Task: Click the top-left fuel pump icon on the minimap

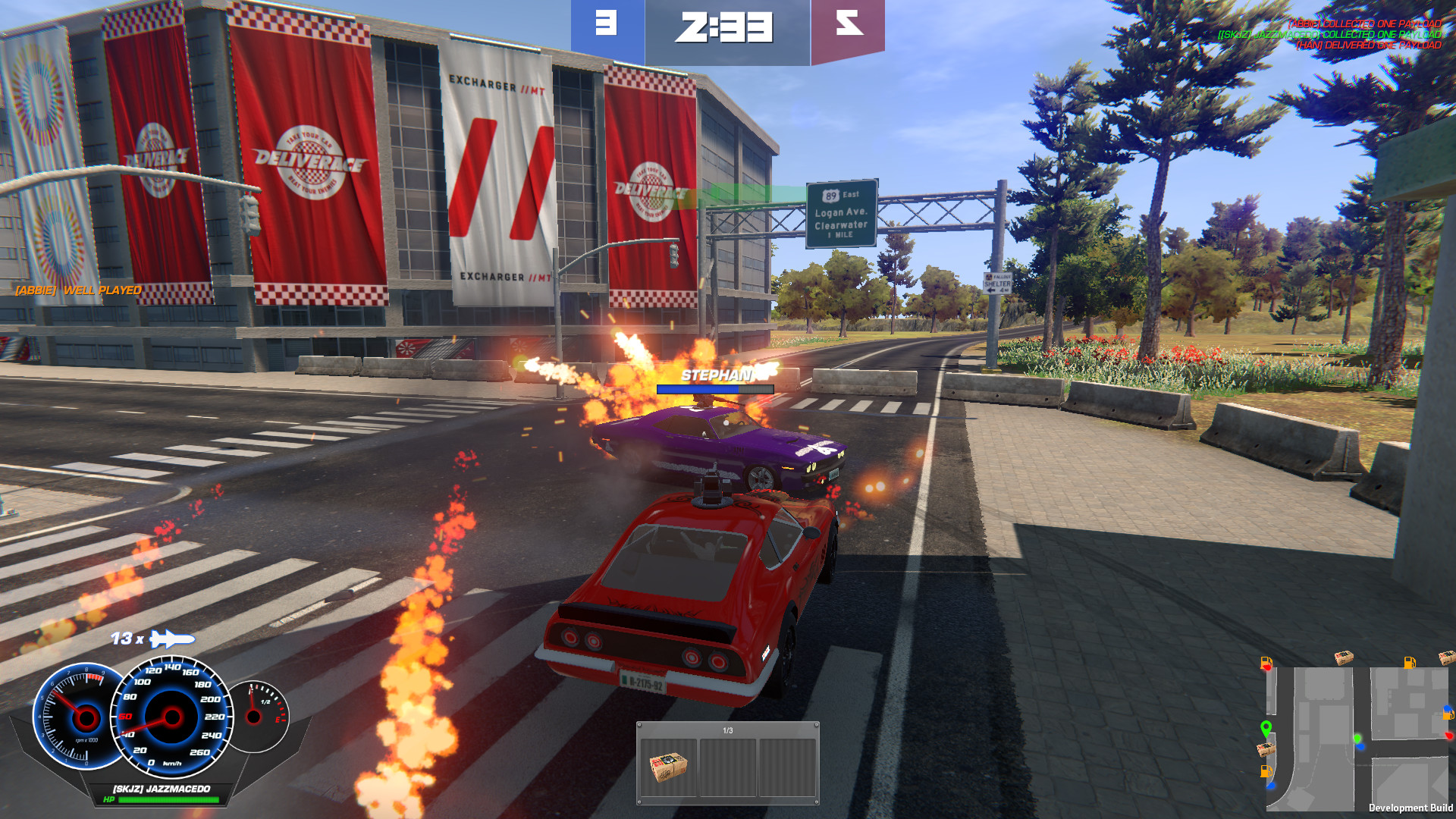Action: [x=1266, y=663]
